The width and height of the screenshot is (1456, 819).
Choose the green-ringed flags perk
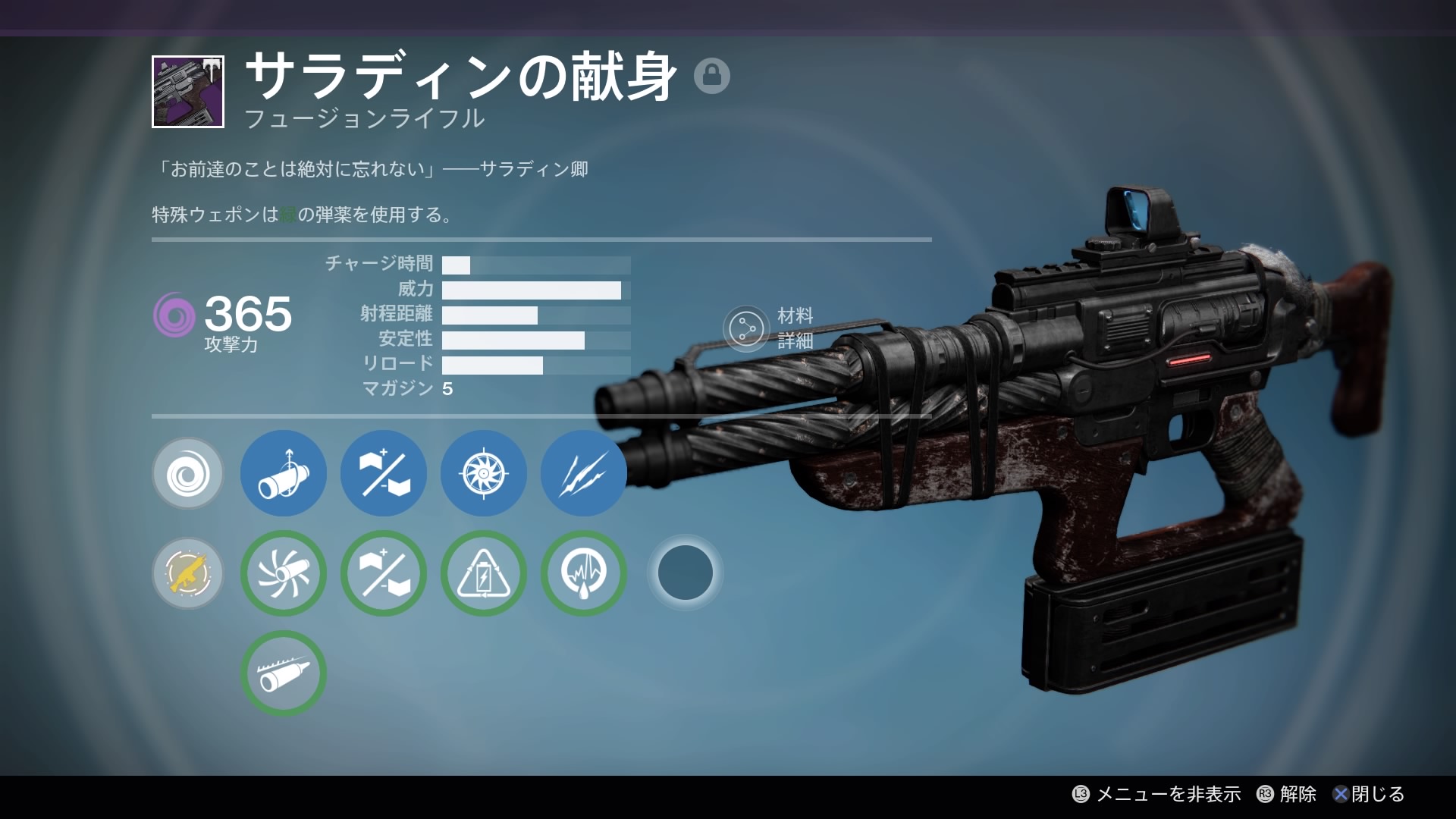pos(384,573)
